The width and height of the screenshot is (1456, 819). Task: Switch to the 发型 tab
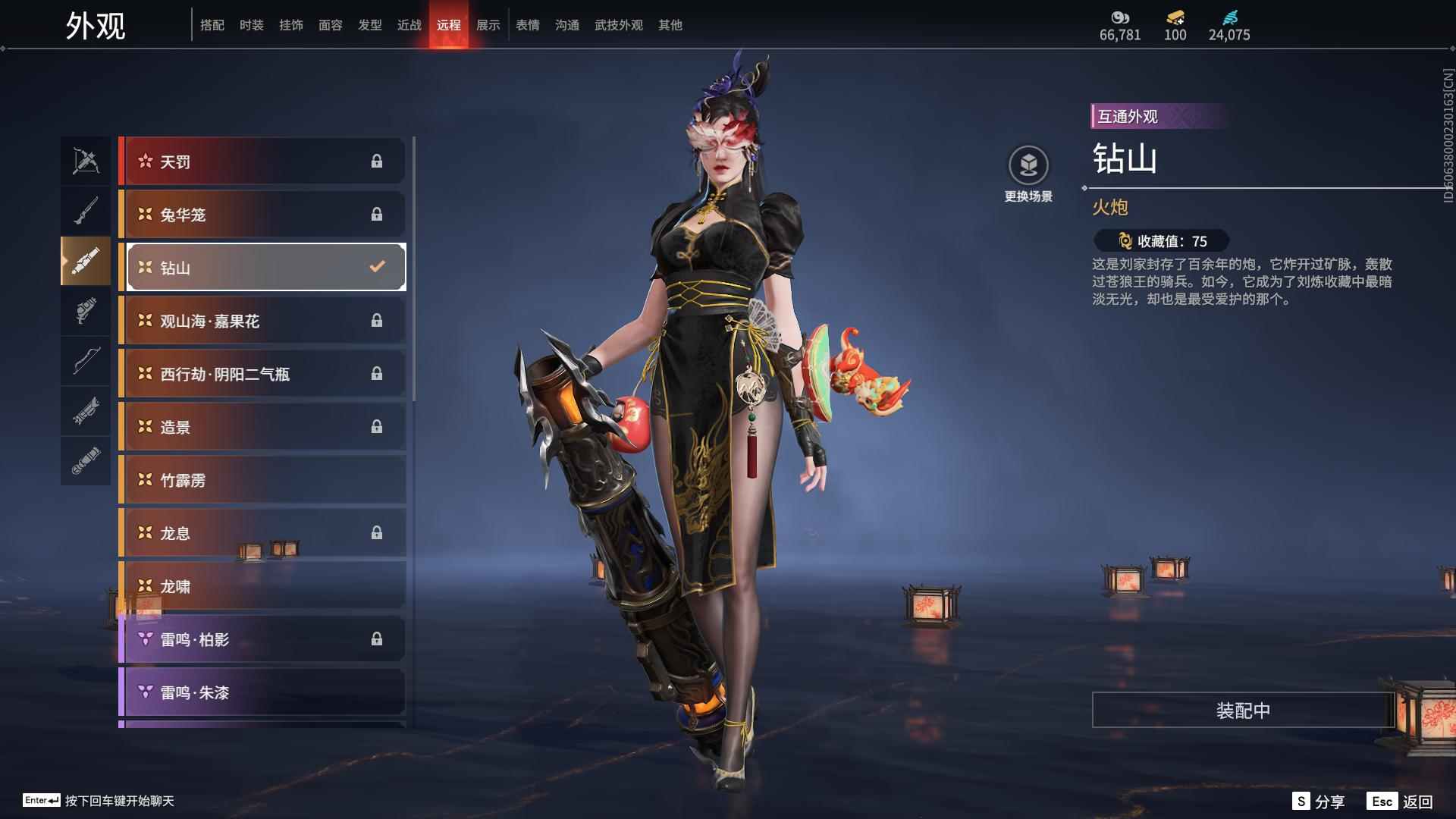pyautogui.click(x=369, y=25)
